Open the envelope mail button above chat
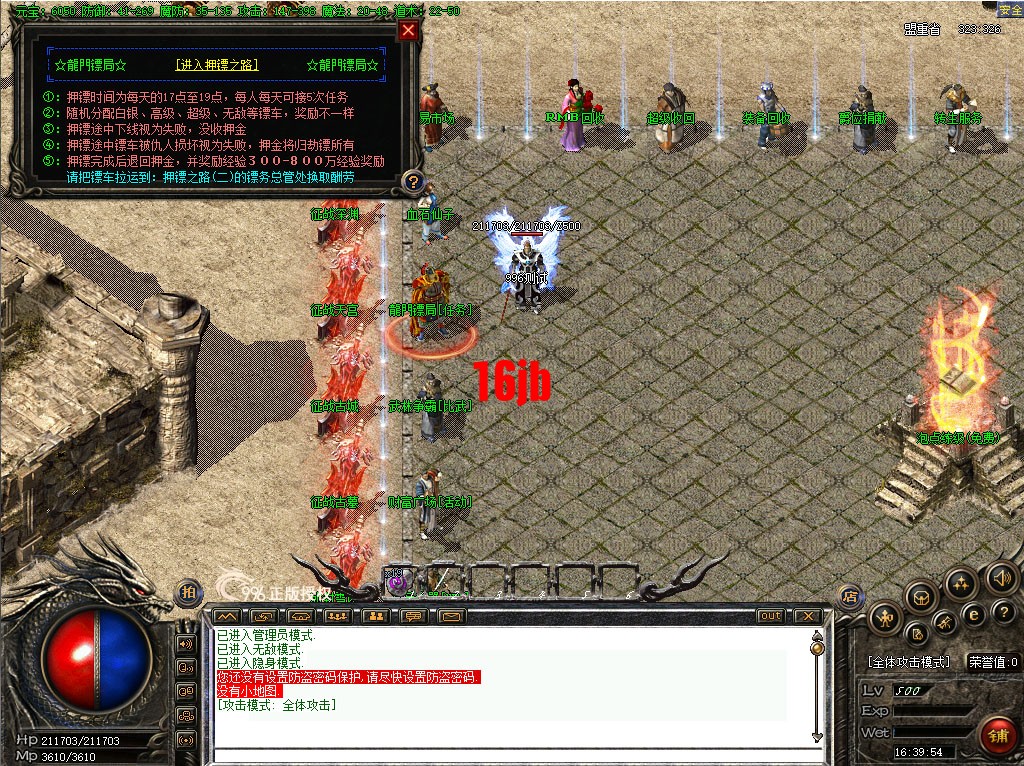The image size is (1024, 766). click(452, 616)
